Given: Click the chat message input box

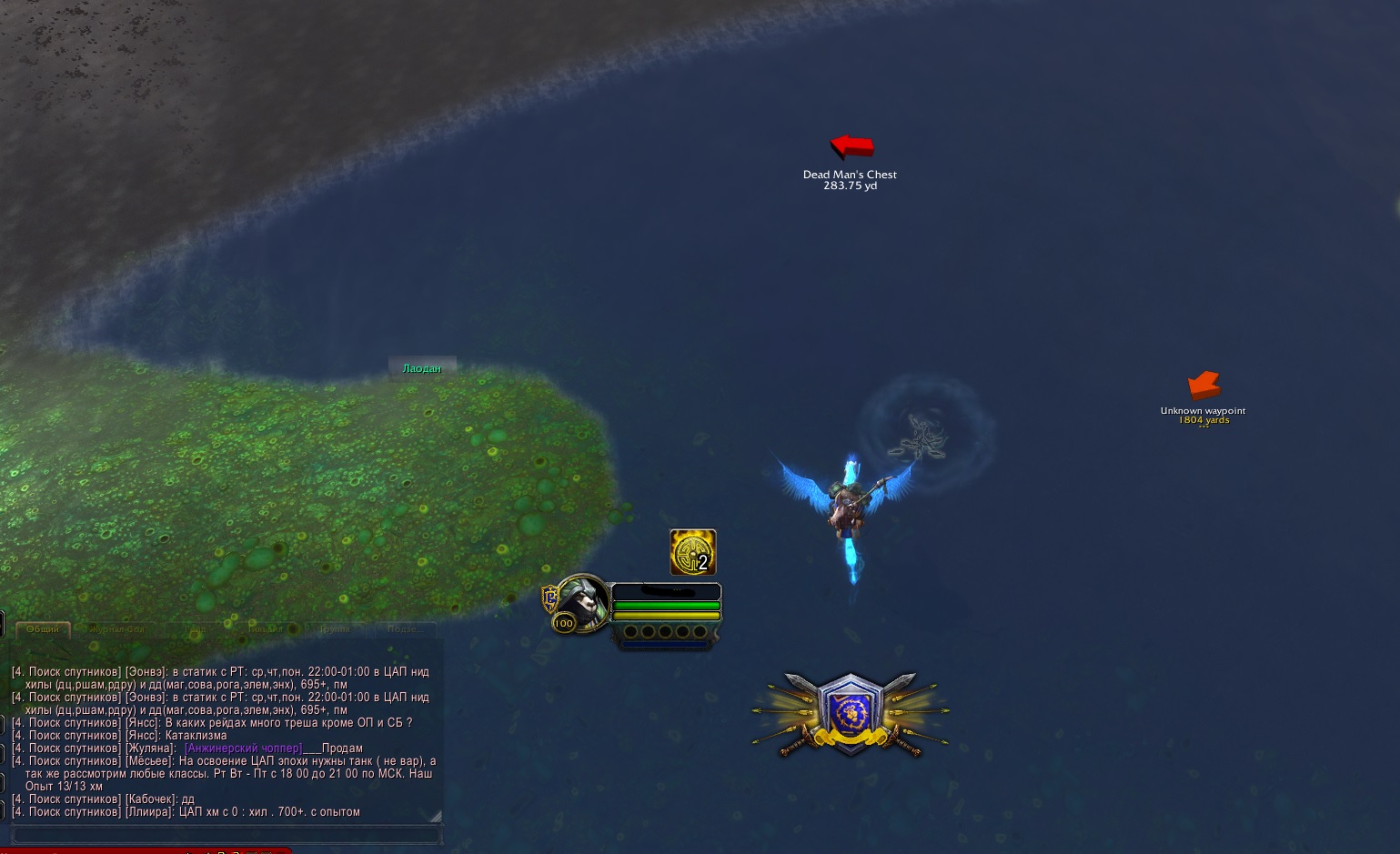Looking at the screenshot, I should pyautogui.click(x=226, y=835).
